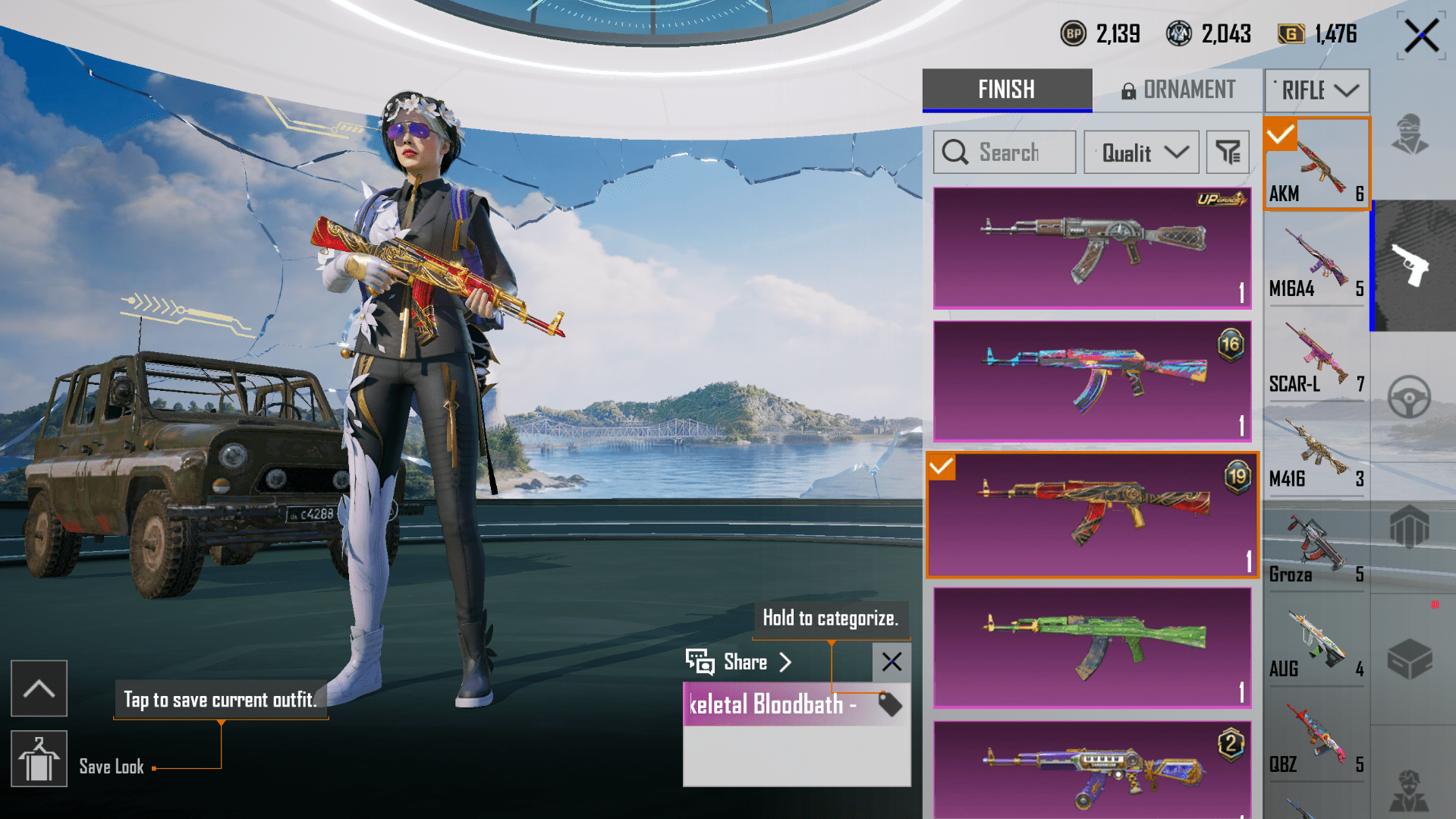Switch to the FINISH tab
This screenshot has width=1456, height=819.
point(1006,90)
